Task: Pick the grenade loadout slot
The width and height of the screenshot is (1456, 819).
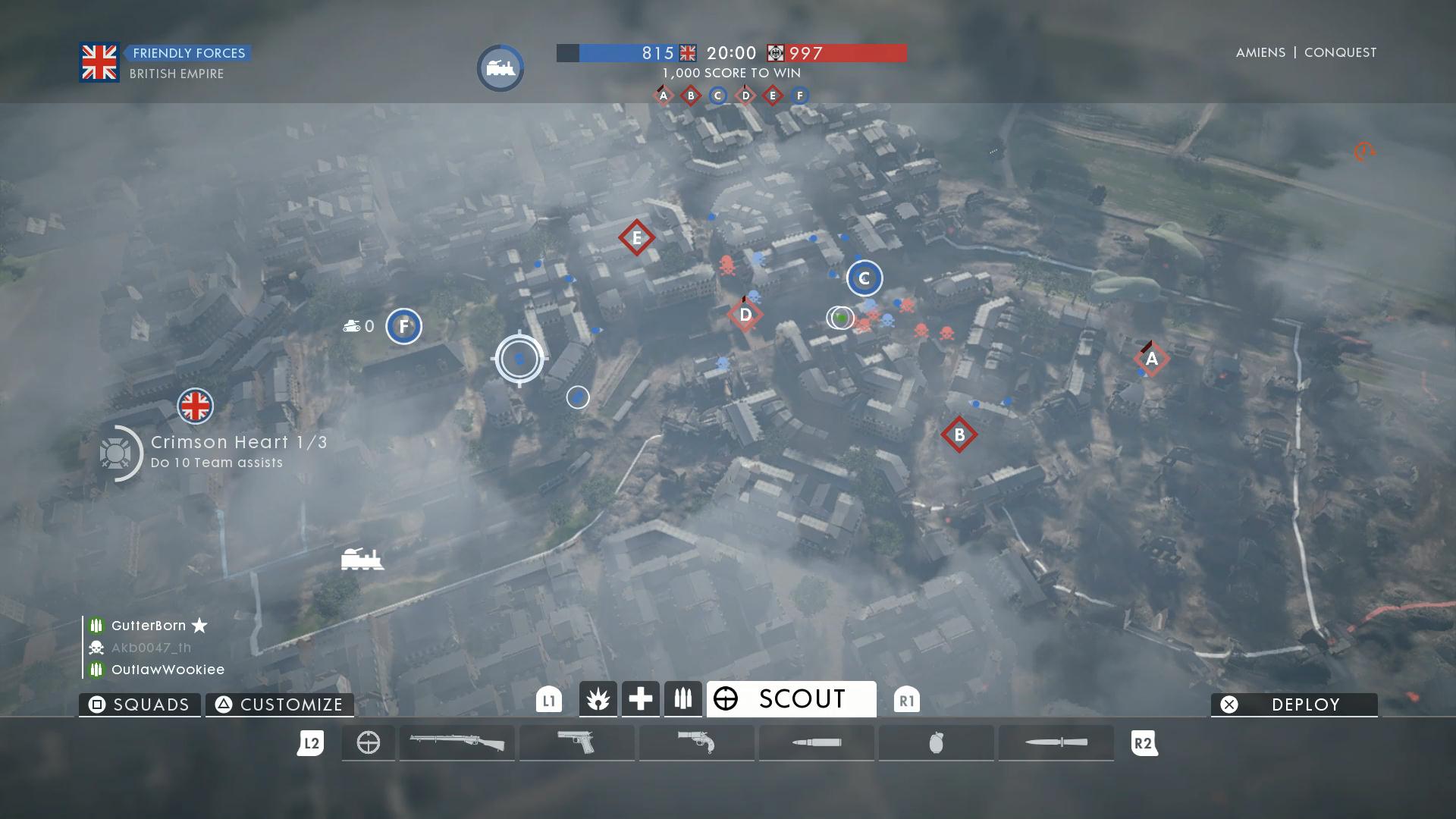Action: point(936,742)
